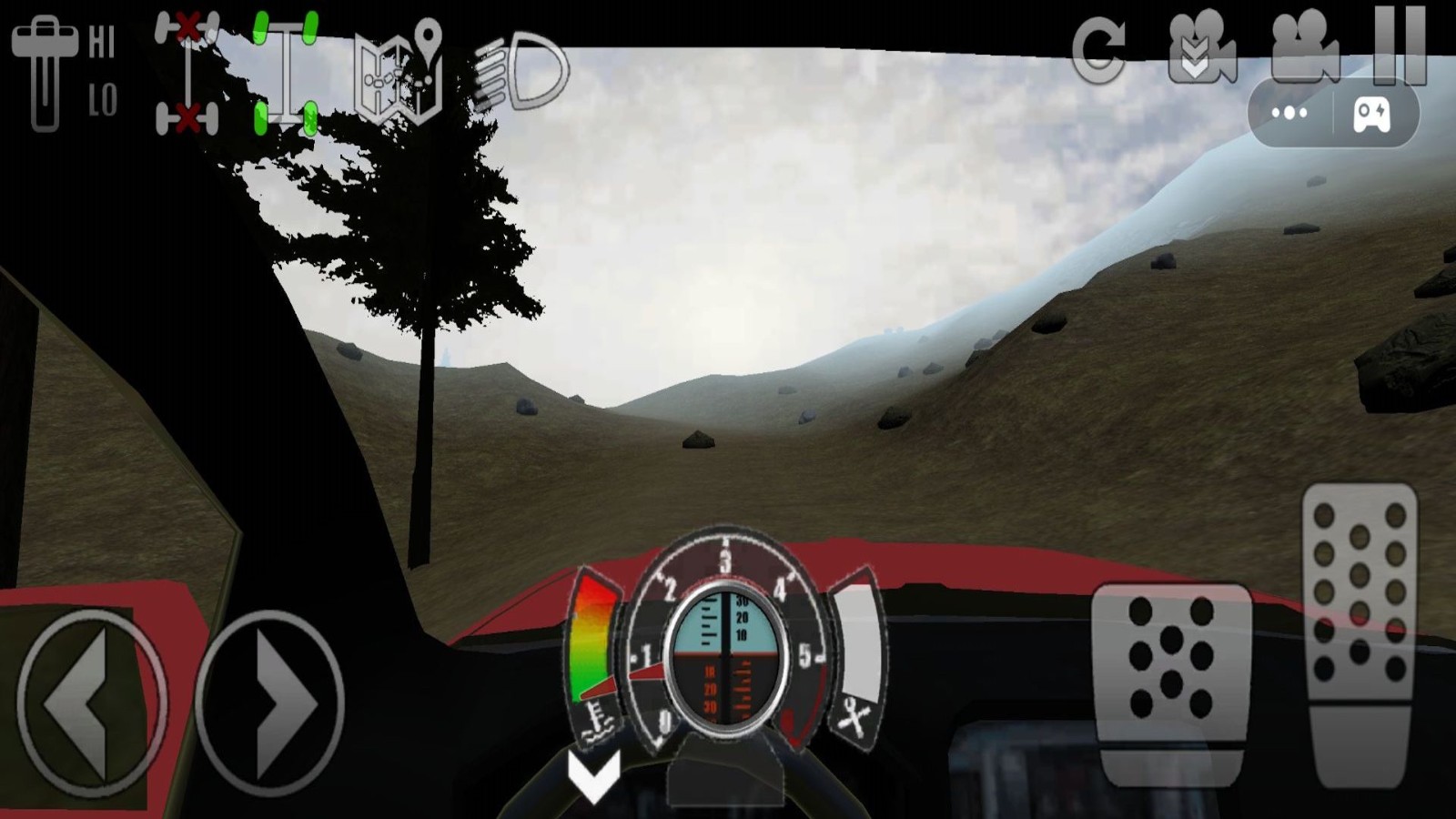Turn on the headlights icon
The image size is (1456, 819).
[521, 71]
